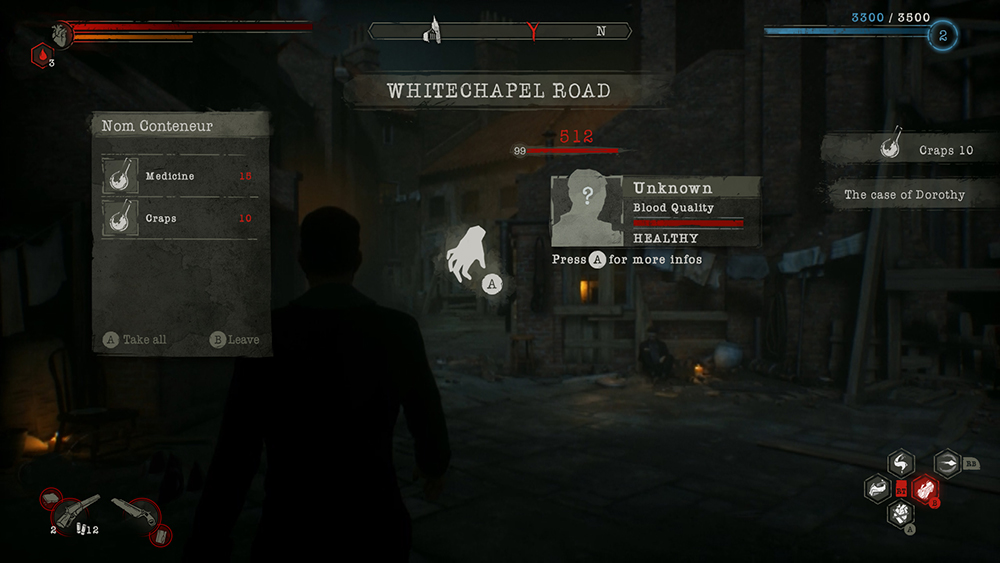Open the Unknown citizen info card
The height and width of the screenshot is (563, 1000).
pyautogui.click(x=656, y=211)
